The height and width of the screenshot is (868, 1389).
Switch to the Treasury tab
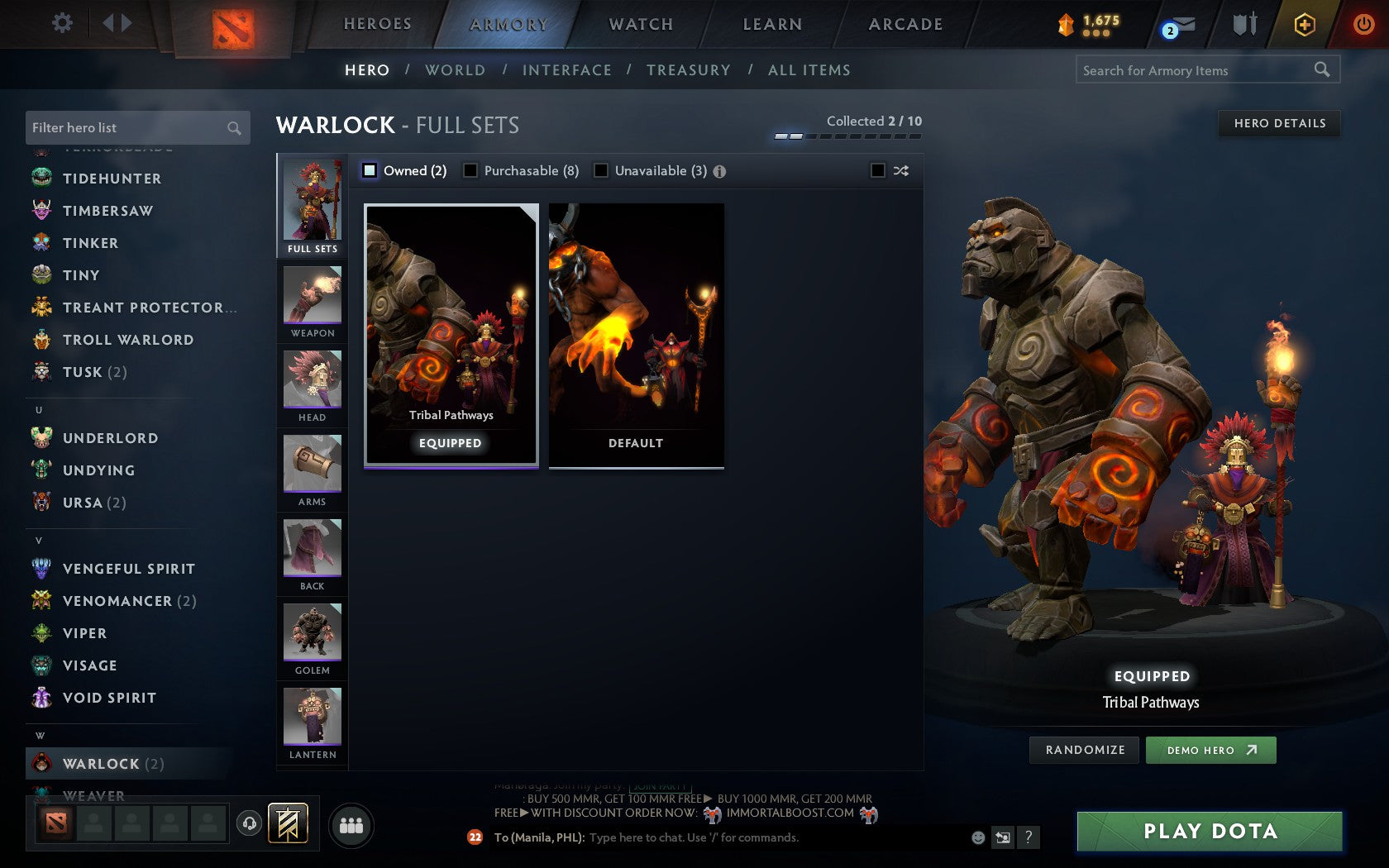(x=689, y=70)
